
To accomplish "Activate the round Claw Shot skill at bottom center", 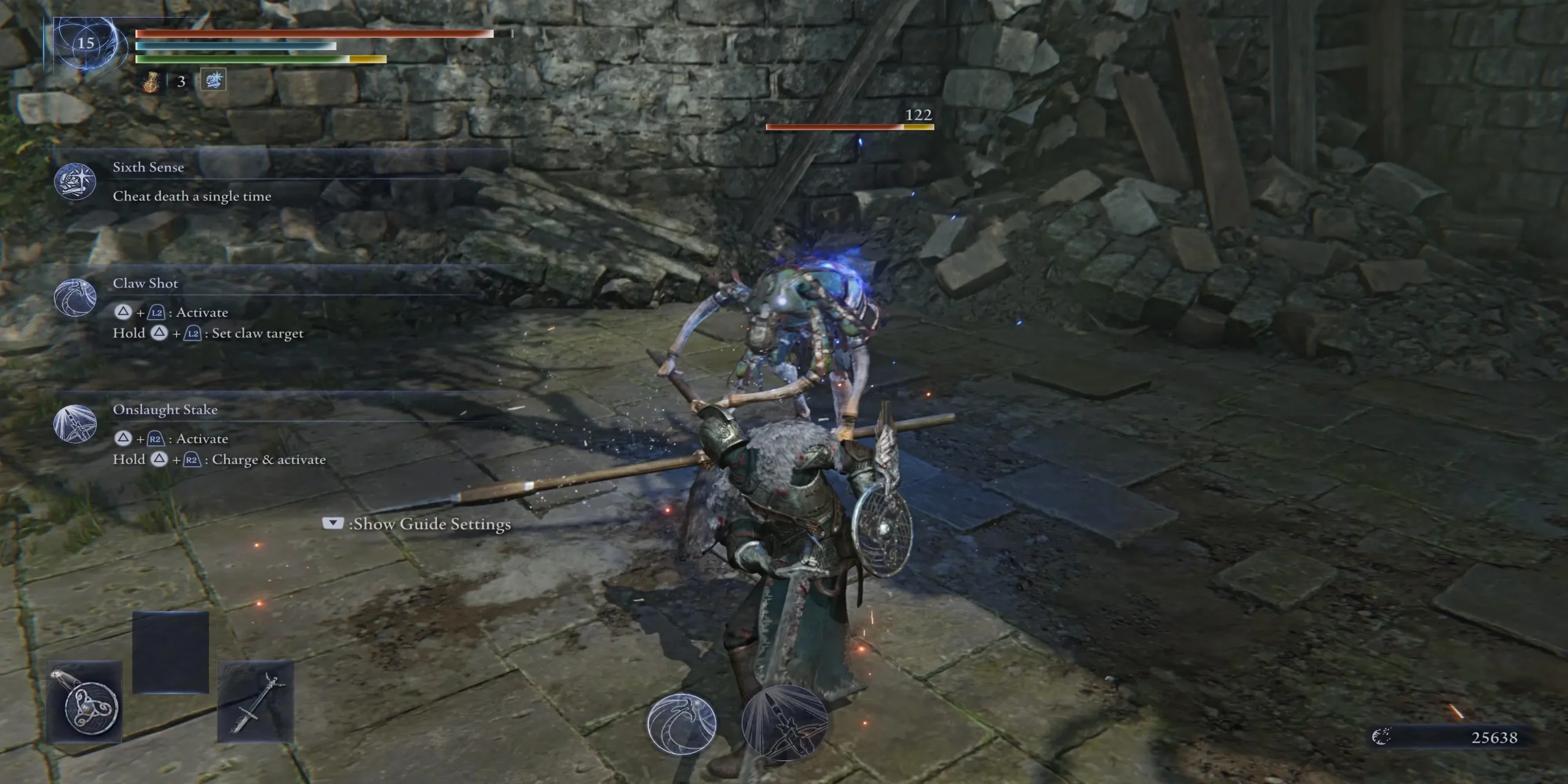I will coord(682,725).
